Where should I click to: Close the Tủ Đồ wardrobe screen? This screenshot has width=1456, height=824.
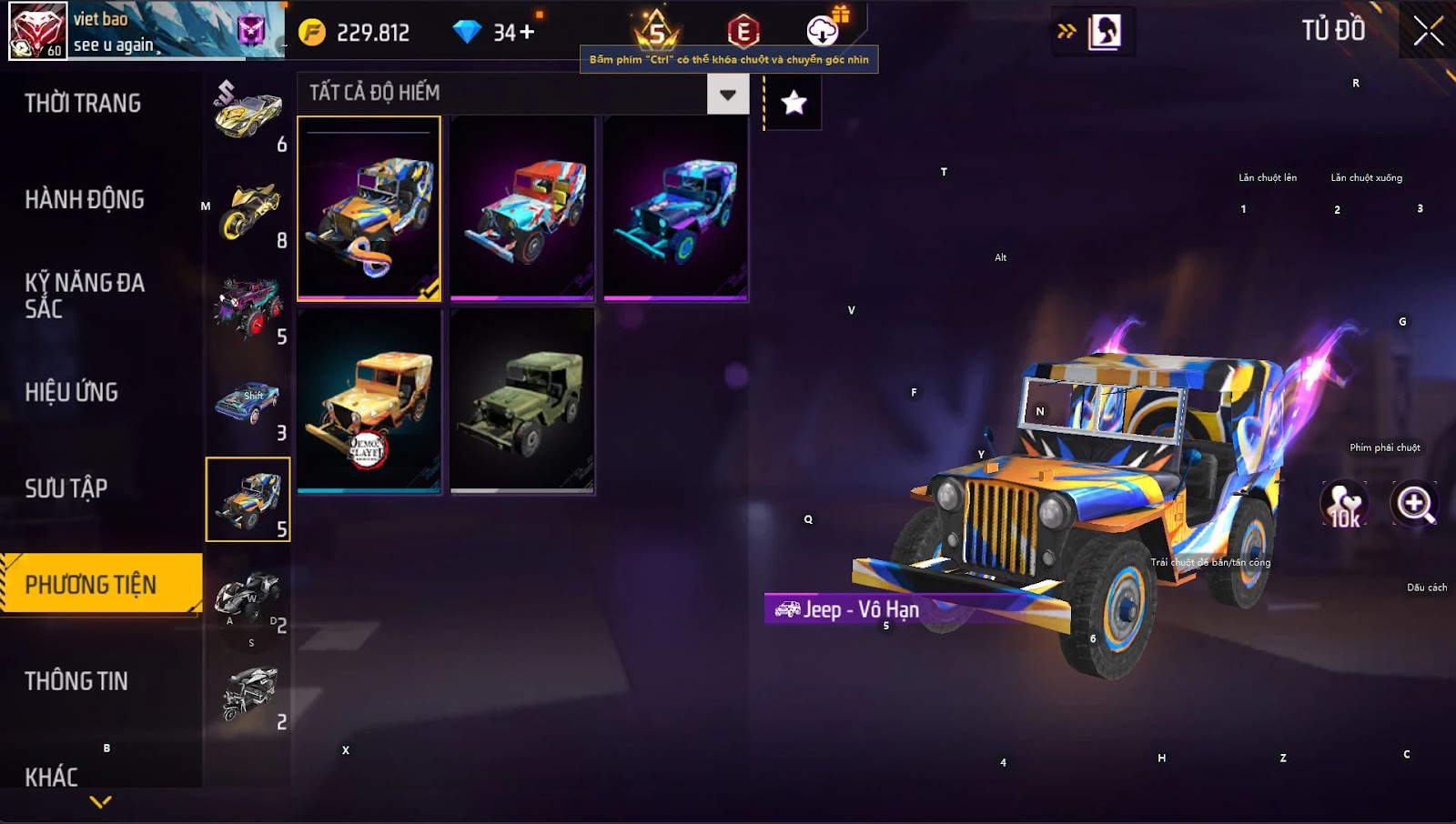tap(1428, 31)
